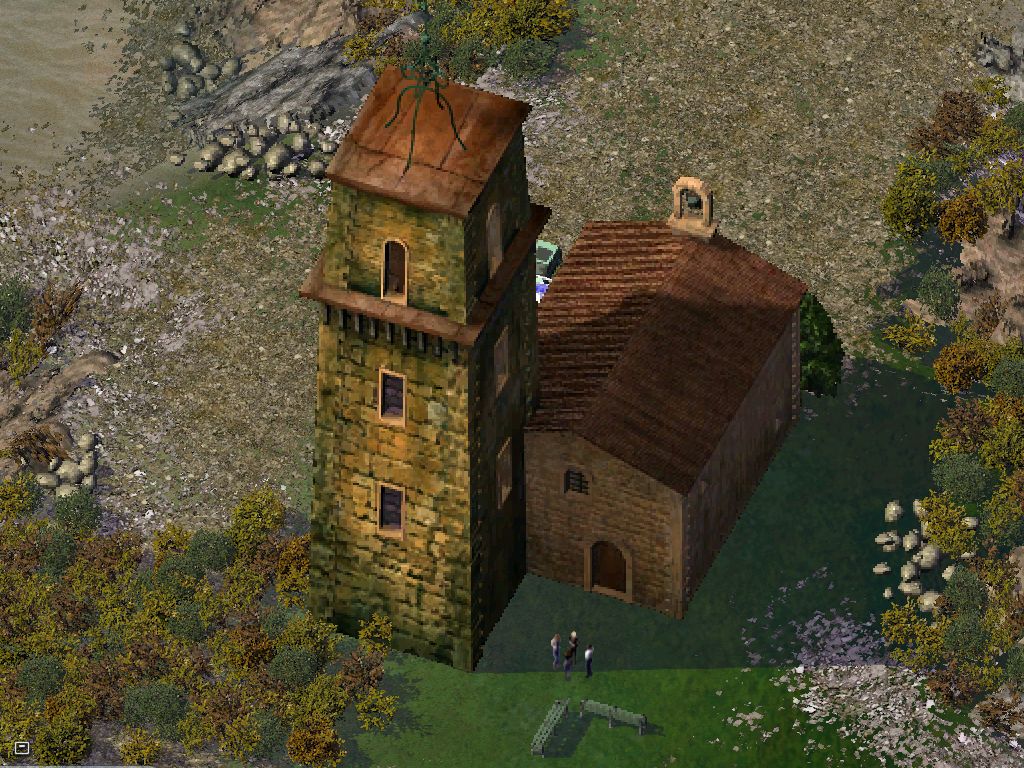The width and height of the screenshot is (1024, 768).
Task: Click the small white-framed panel toggle icon
Action: coord(22,747)
